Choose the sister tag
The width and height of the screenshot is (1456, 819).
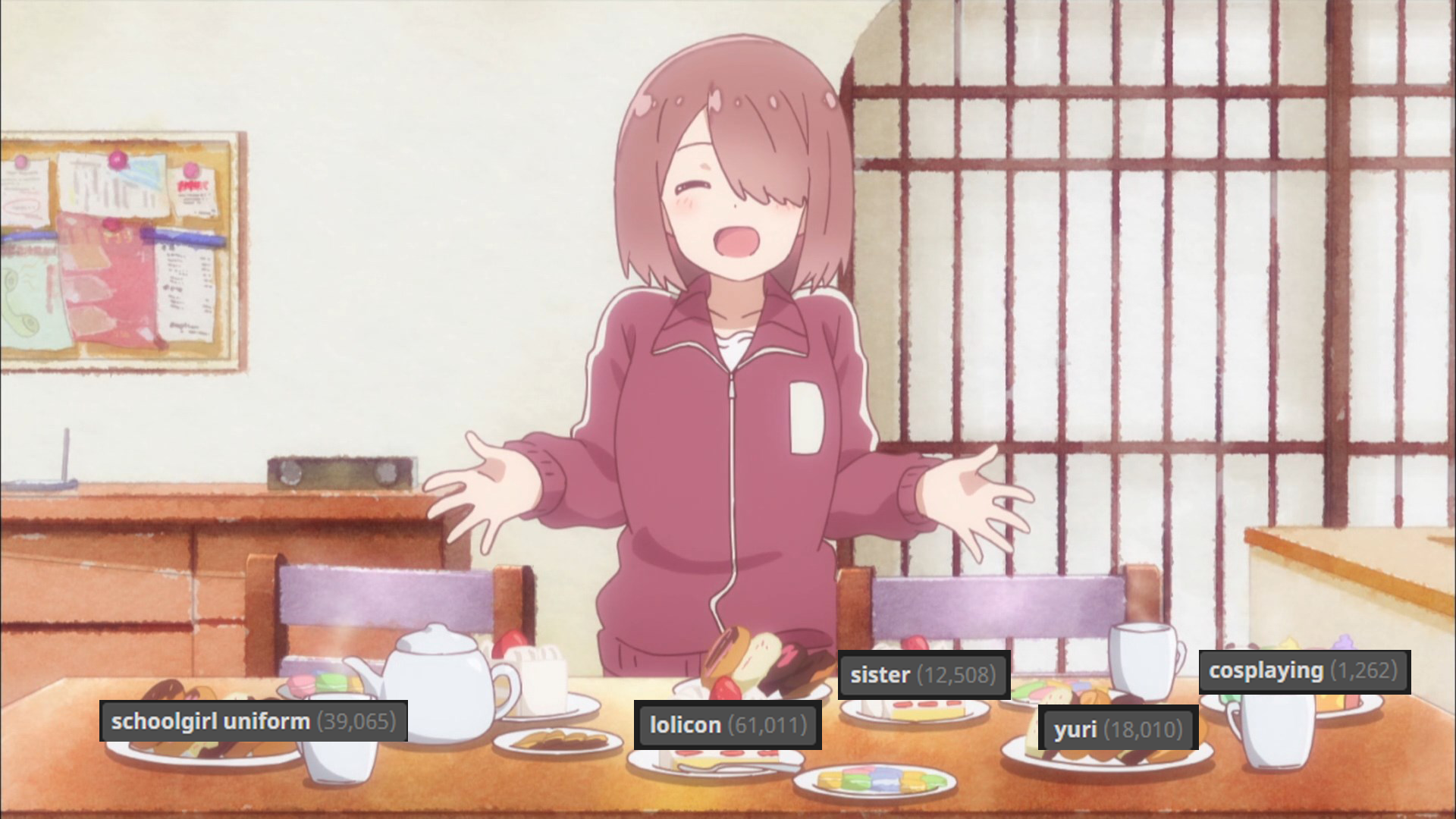pyautogui.click(x=923, y=675)
